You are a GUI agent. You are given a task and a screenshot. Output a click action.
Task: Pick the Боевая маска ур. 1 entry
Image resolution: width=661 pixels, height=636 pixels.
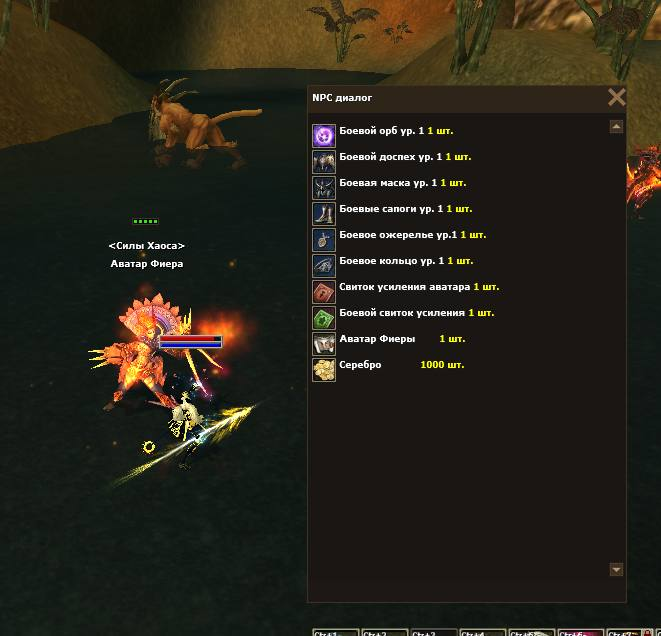391,183
